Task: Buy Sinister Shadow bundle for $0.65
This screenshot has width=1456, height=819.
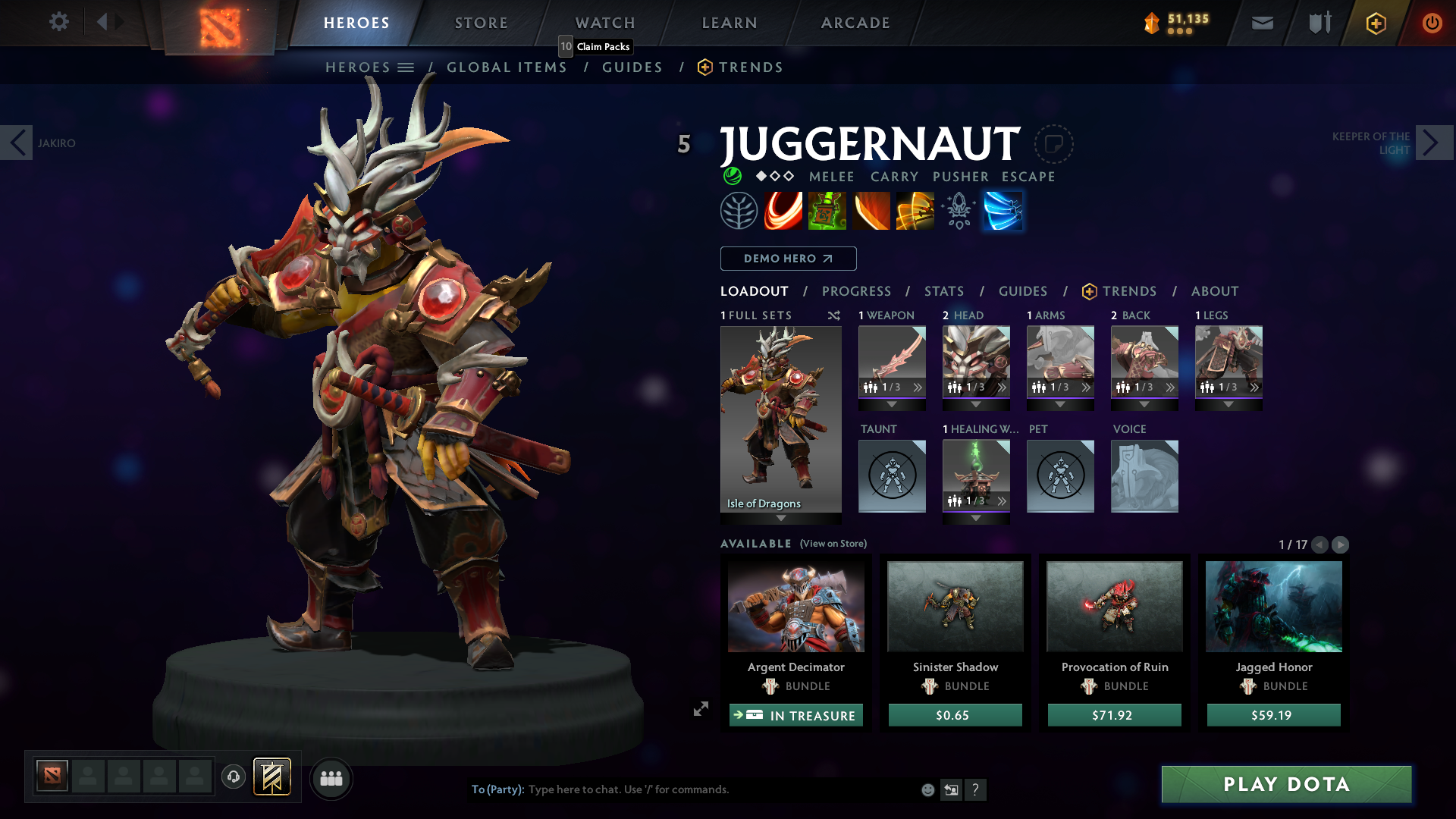Action: [955, 715]
